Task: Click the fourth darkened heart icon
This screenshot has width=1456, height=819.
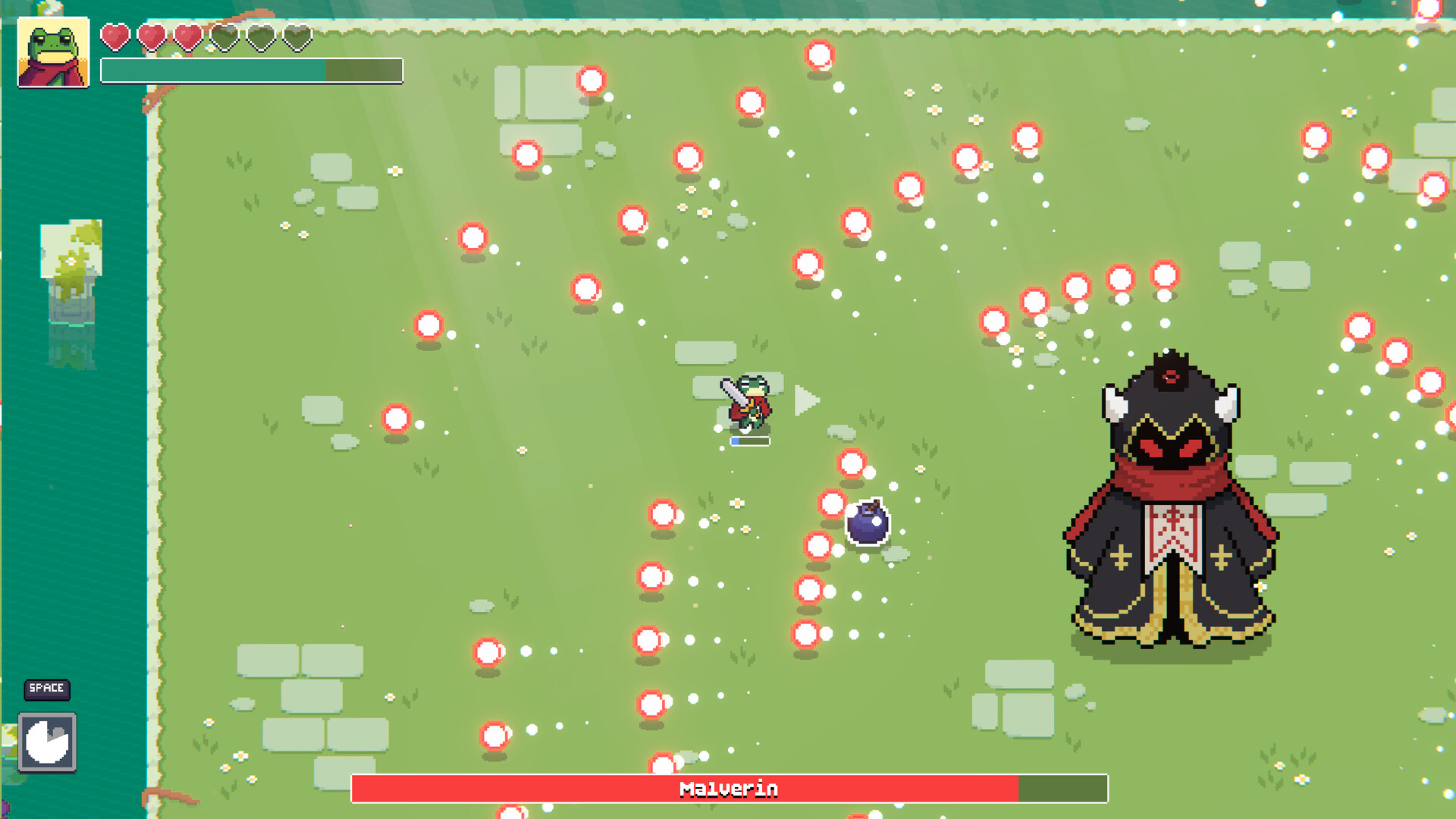Action: tap(224, 35)
